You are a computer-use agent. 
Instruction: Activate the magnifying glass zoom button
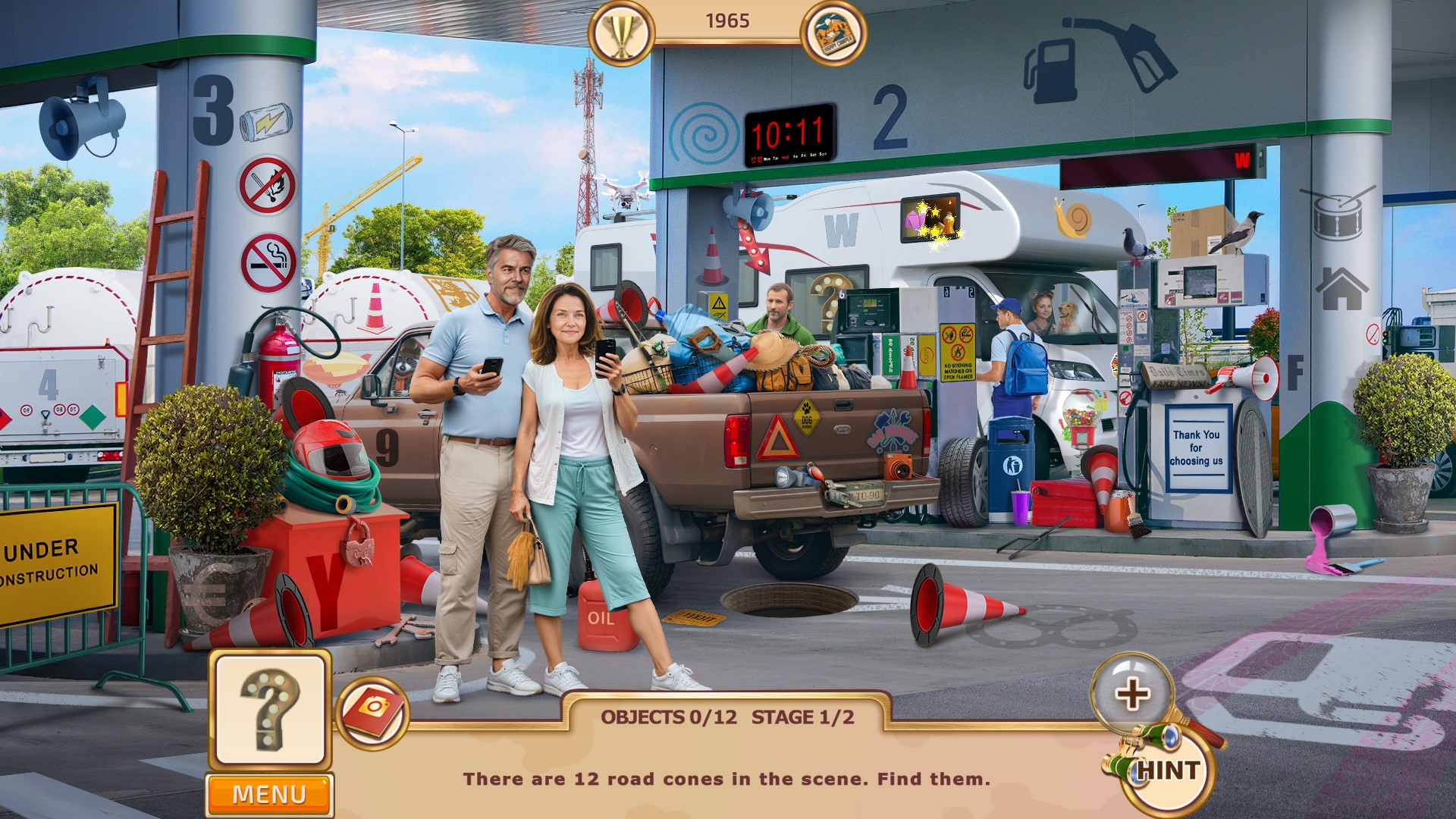coord(1131,693)
